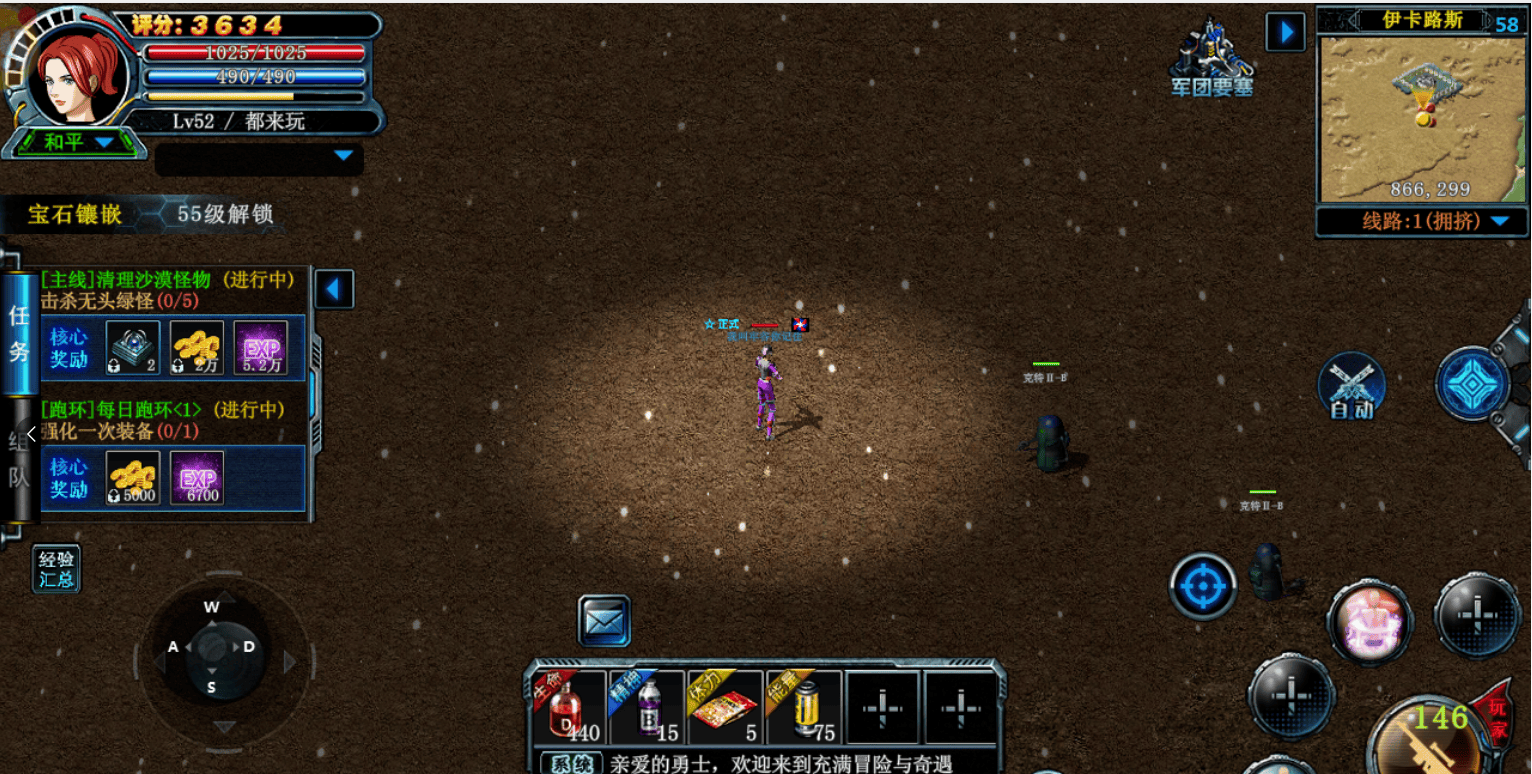Open the mail envelope icon
Image resolution: width=1532 pixels, height=774 pixels.
[604, 621]
